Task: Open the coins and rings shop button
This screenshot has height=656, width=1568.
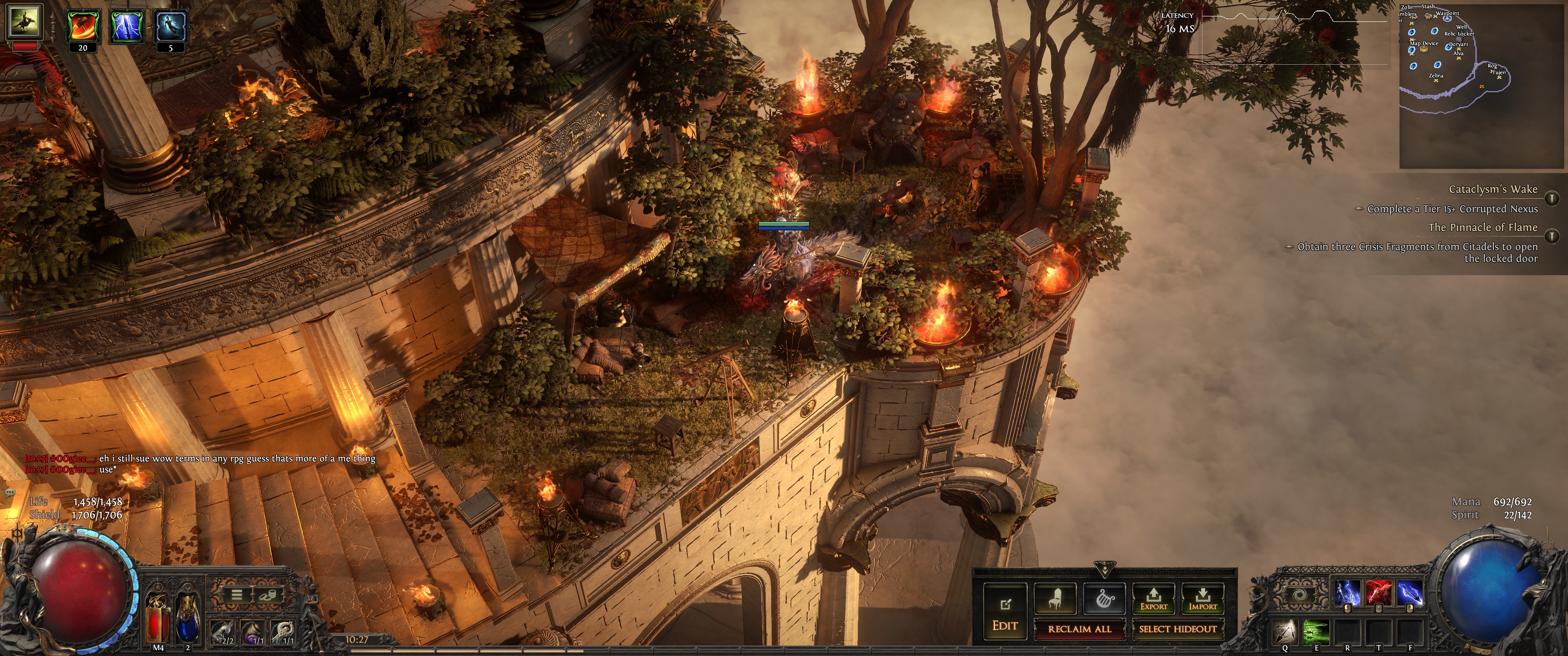Action: pyautogui.click(x=266, y=594)
